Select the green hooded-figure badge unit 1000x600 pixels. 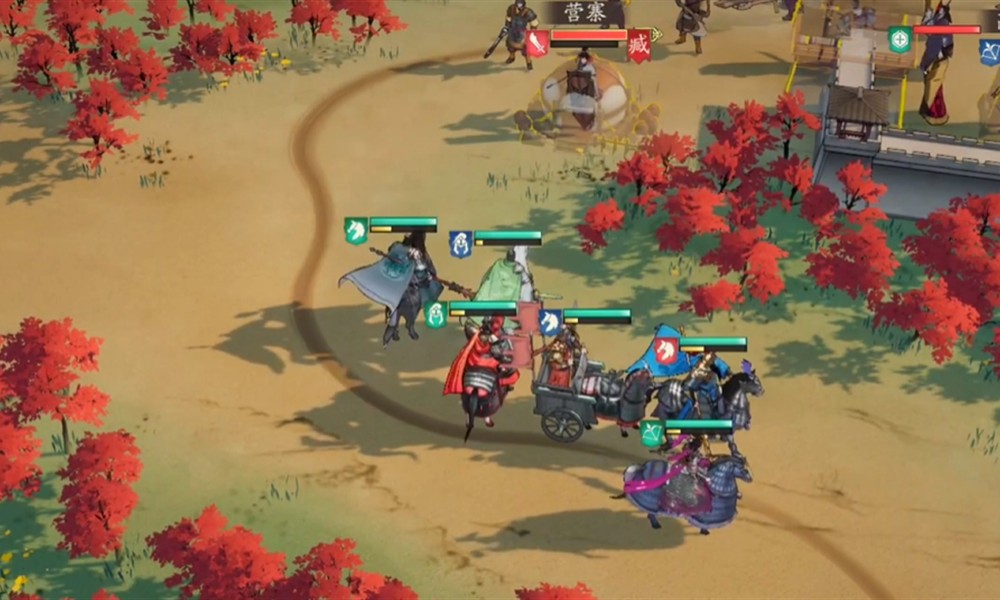pyautogui.click(x=435, y=315)
